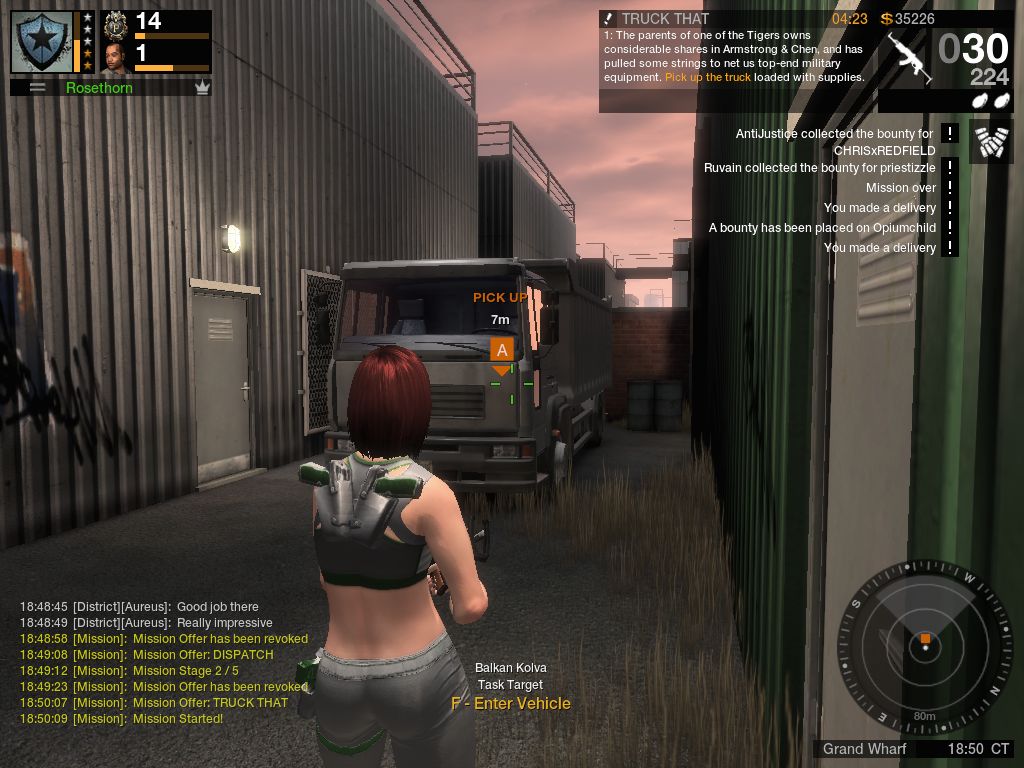Select the contact portrait in the HUD
Viewport: 1024px width, 768px height.
(x=116, y=57)
